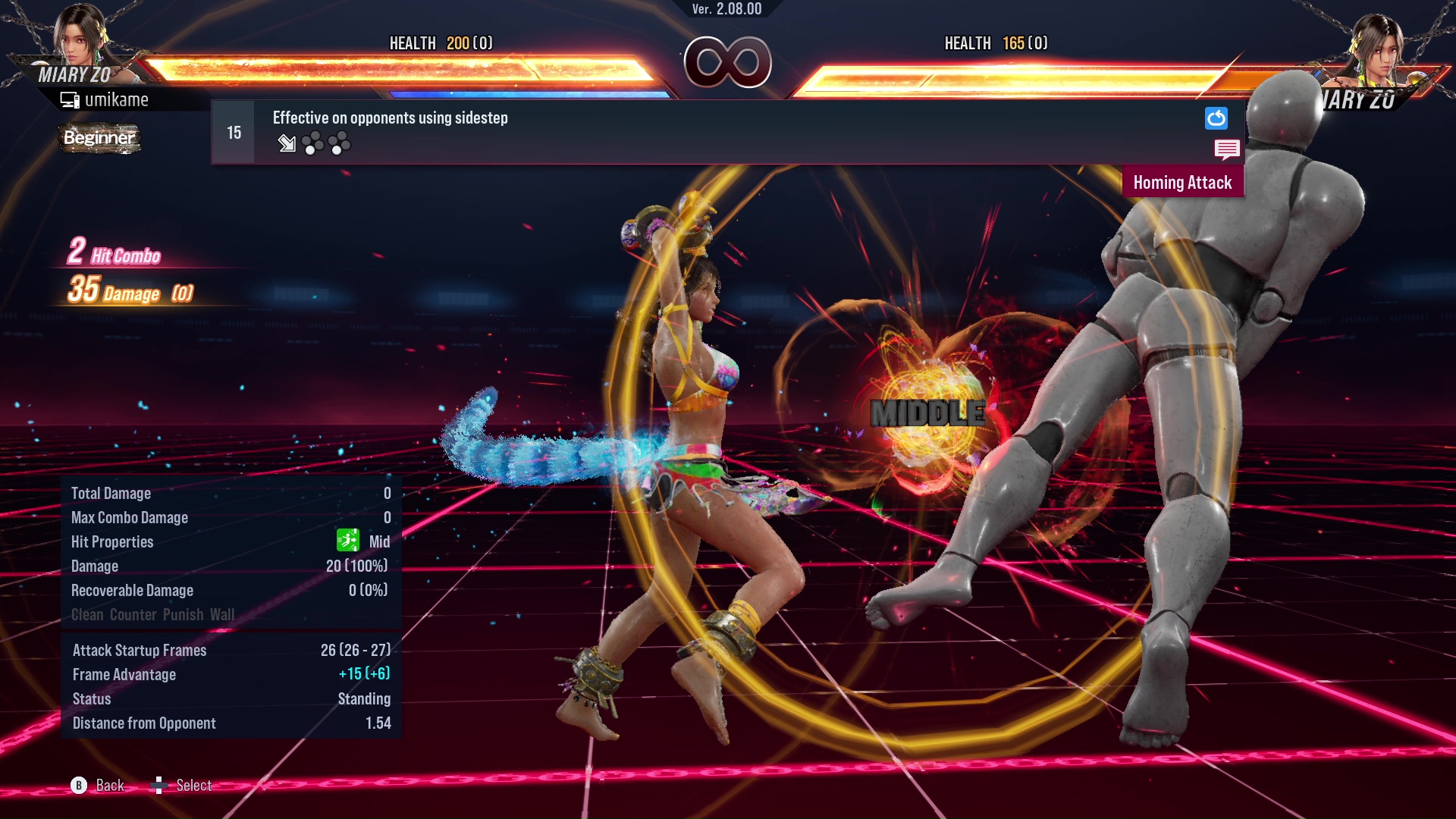
Task: Select the down-forward arrow input icon
Action: pyautogui.click(x=287, y=144)
